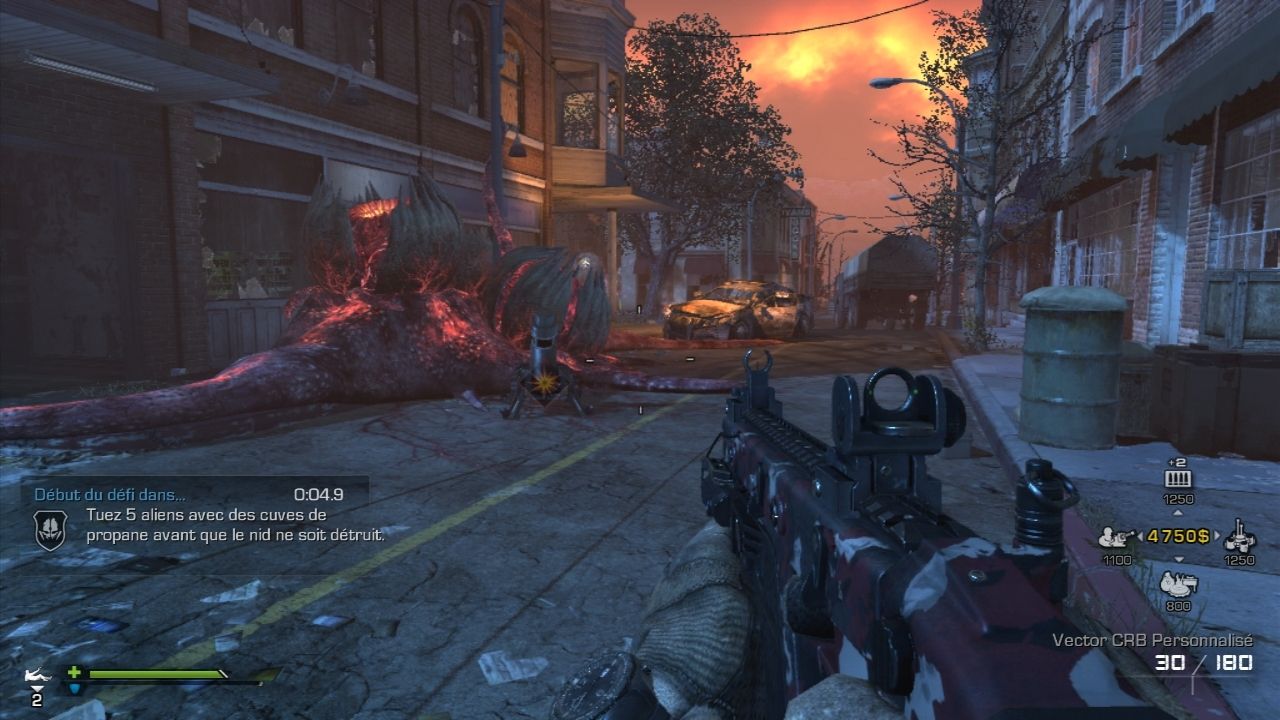Click the left arrow beside the 4750$ counter
1280x720 pixels.
[1140, 535]
